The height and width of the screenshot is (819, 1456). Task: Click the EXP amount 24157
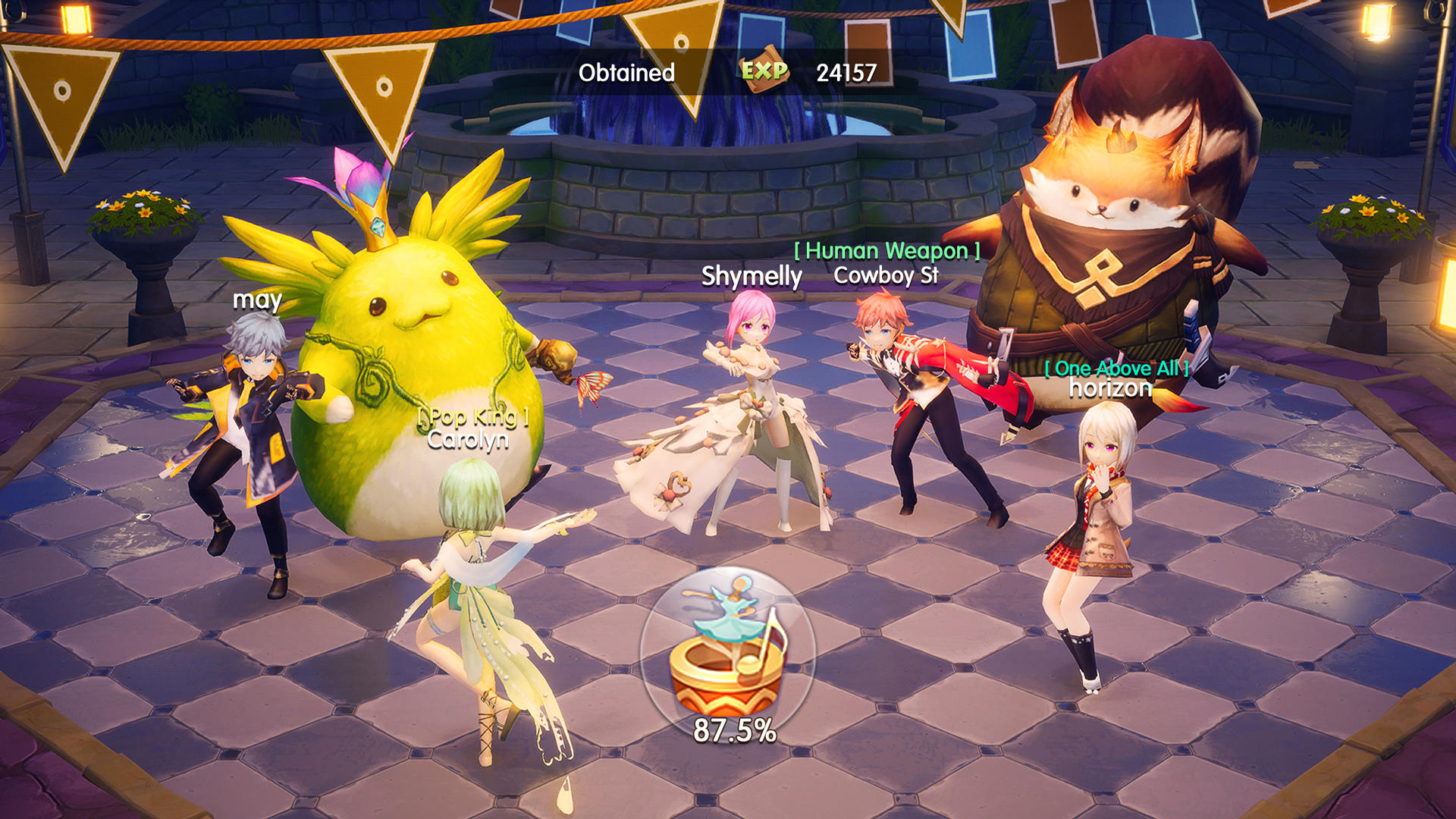click(x=846, y=73)
